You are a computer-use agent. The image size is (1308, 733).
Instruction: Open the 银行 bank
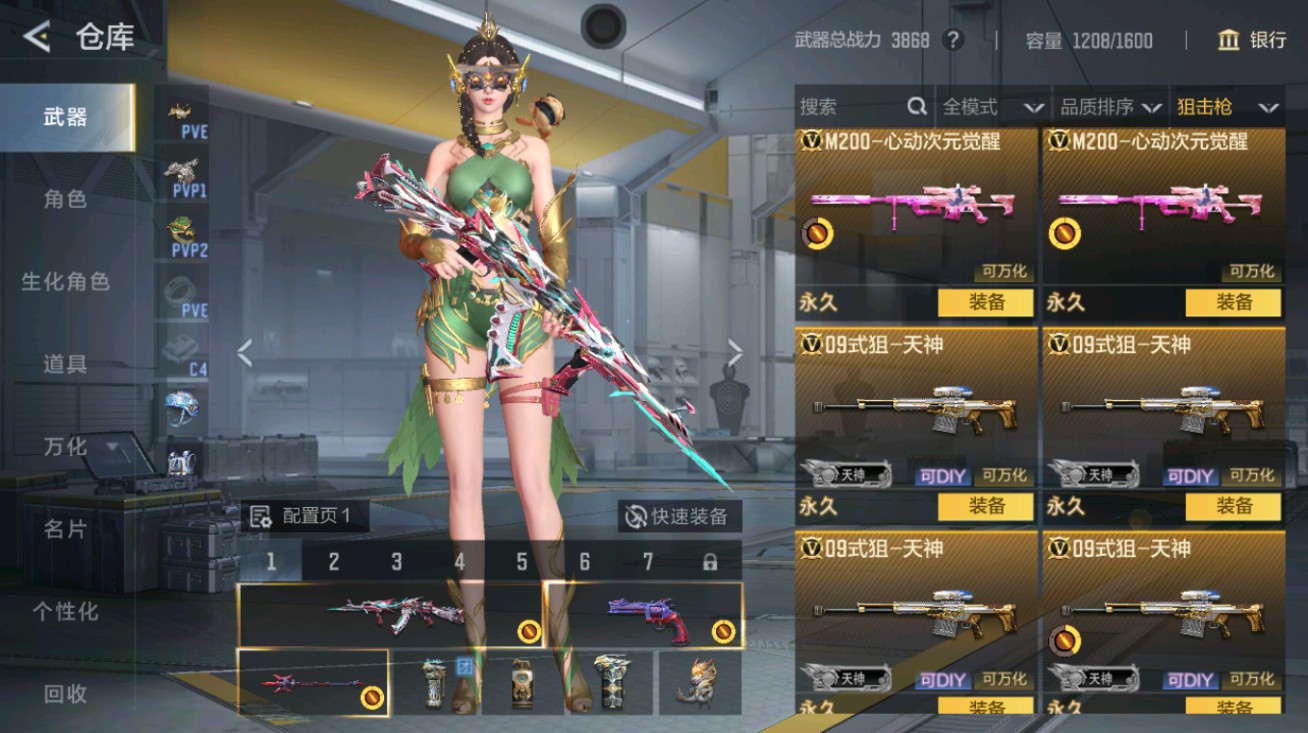(x=1251, y=40)
